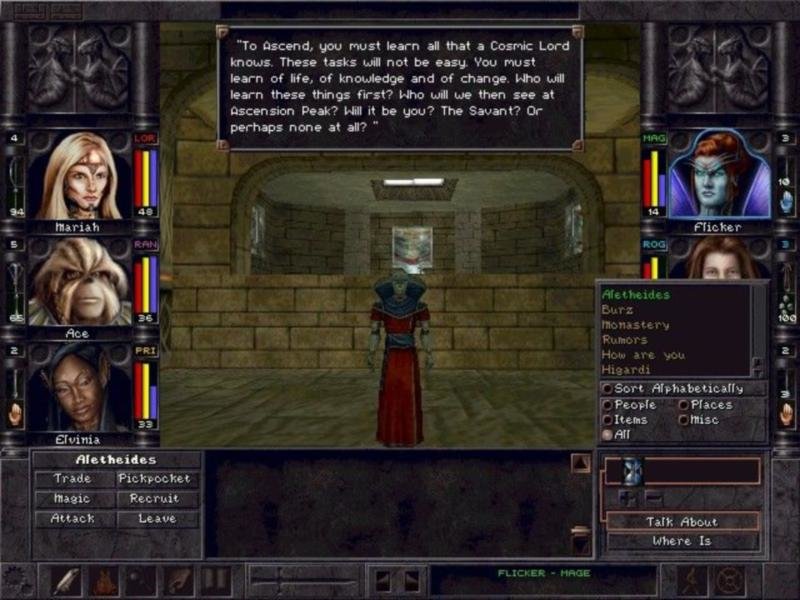Filter topics by Places
This screenshot has height=600, width=800.
(683, 405)
